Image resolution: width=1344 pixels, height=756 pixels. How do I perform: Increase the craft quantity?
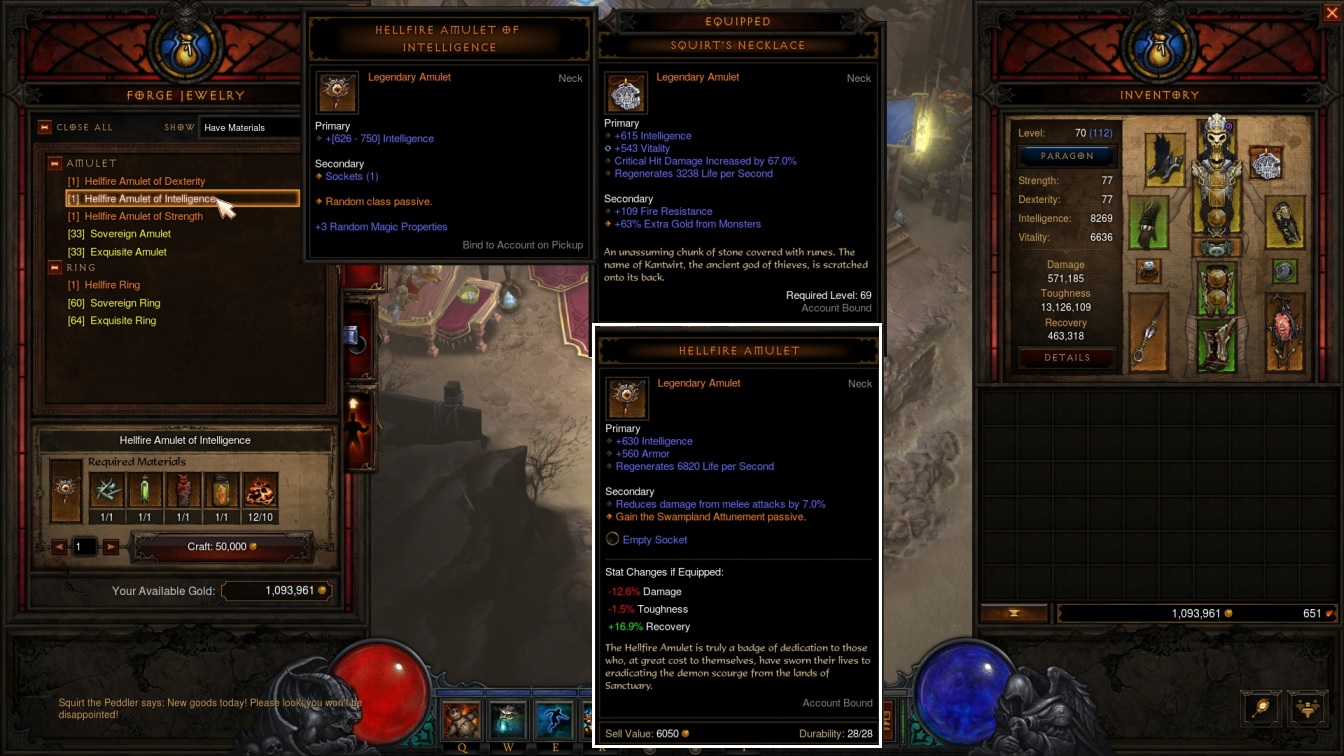click(111, 547)
